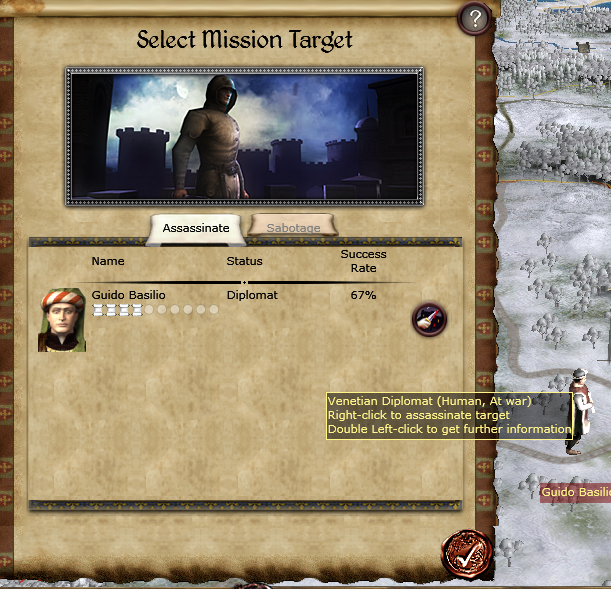
Task: Open the help question mark button
Action: click(475, 18)
